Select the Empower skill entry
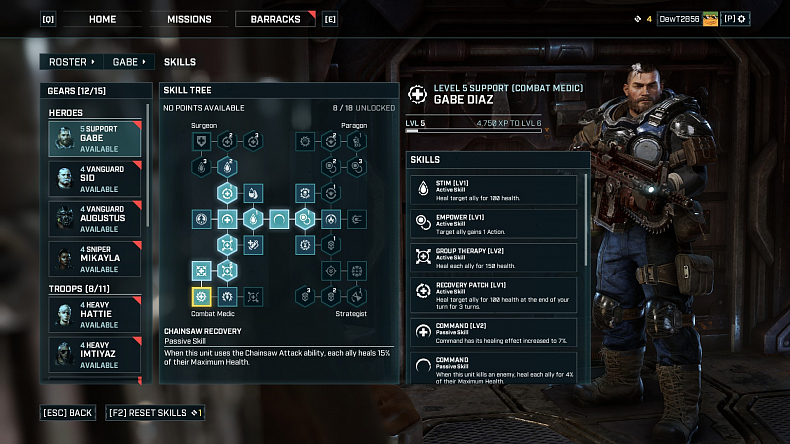 point(494,224)
